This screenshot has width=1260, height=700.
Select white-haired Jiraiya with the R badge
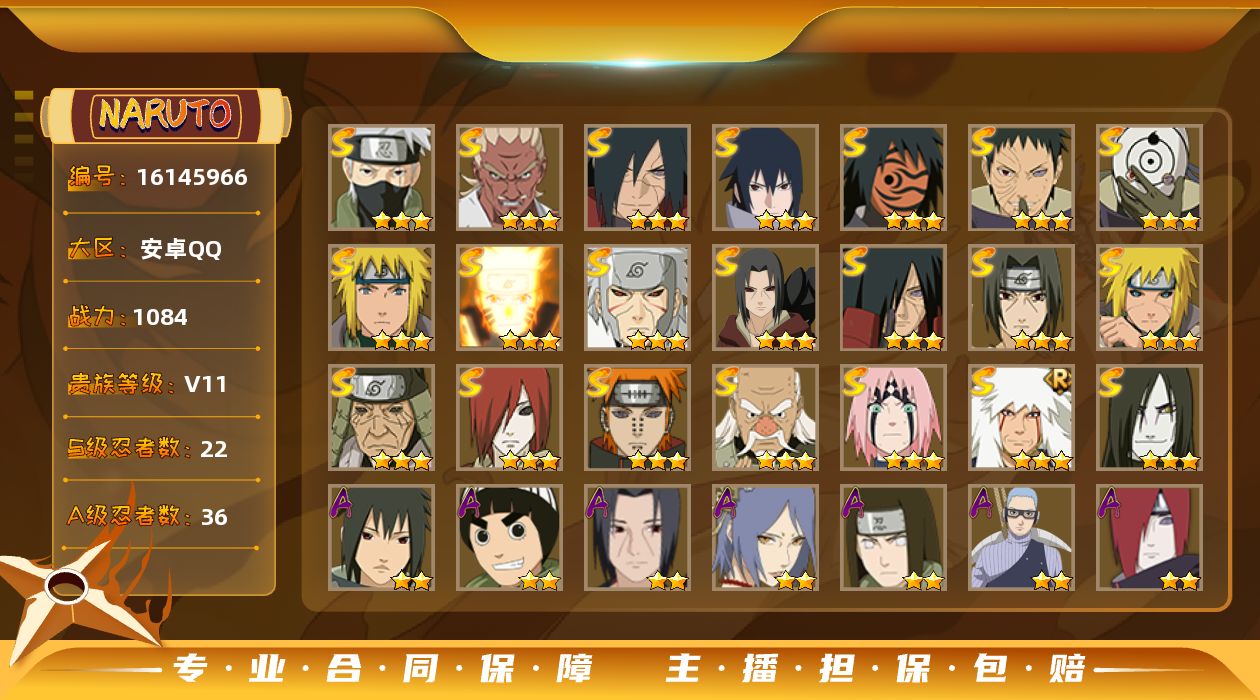[x=1021, y=417]
